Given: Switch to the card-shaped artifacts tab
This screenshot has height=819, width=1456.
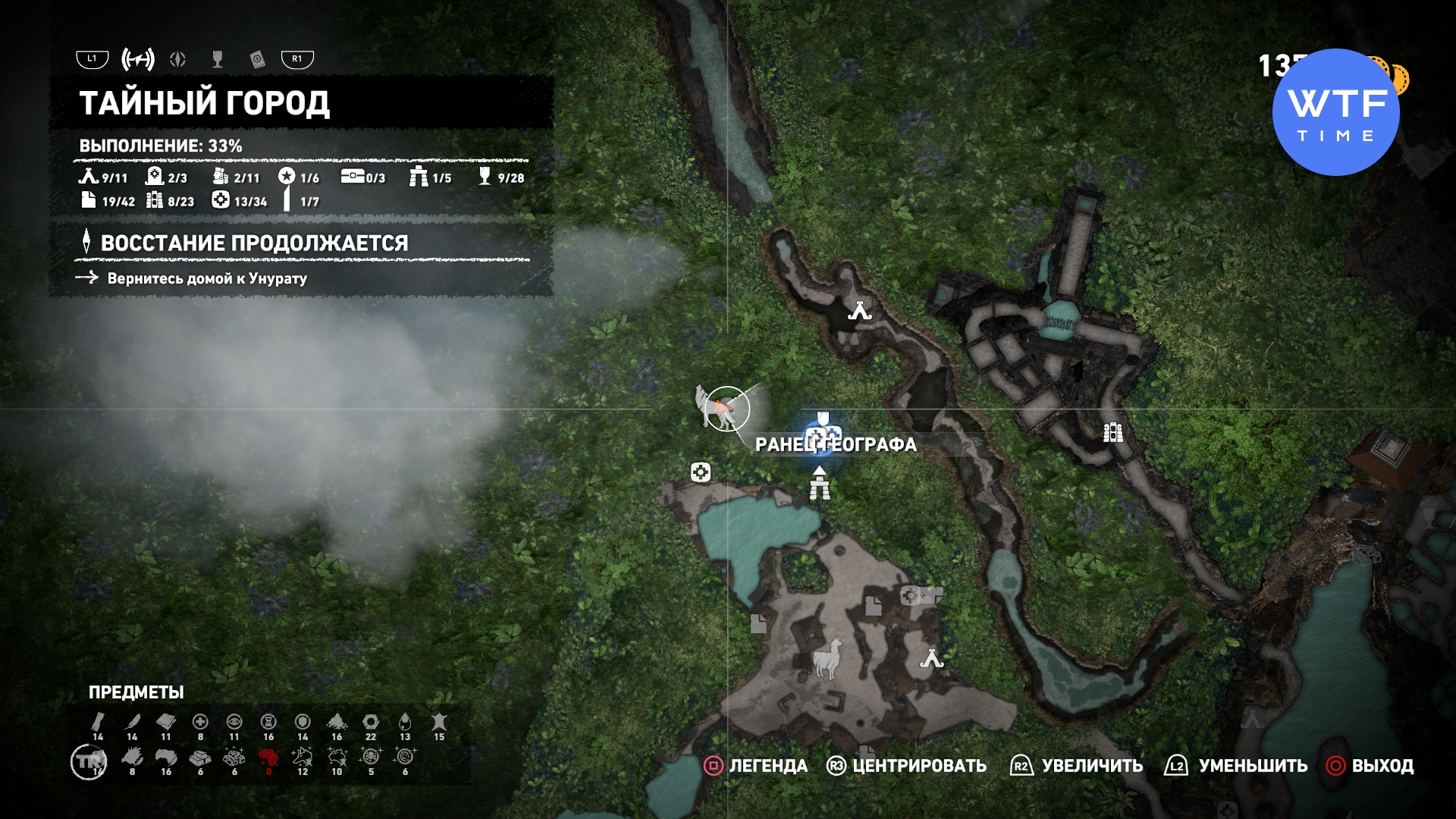Looking at the screenshot, I should (257, 59).
